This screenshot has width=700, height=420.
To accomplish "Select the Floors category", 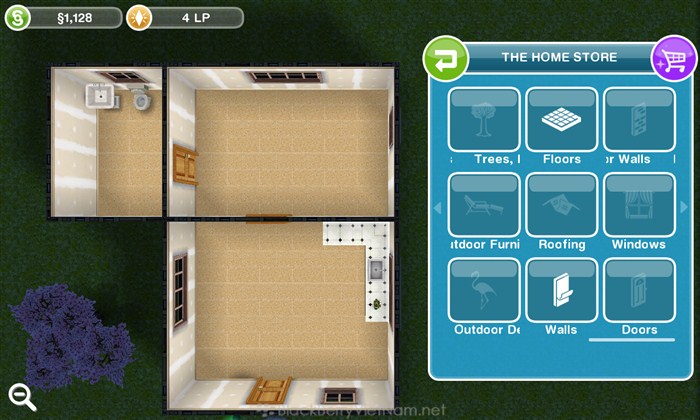I will coord(561,127).
